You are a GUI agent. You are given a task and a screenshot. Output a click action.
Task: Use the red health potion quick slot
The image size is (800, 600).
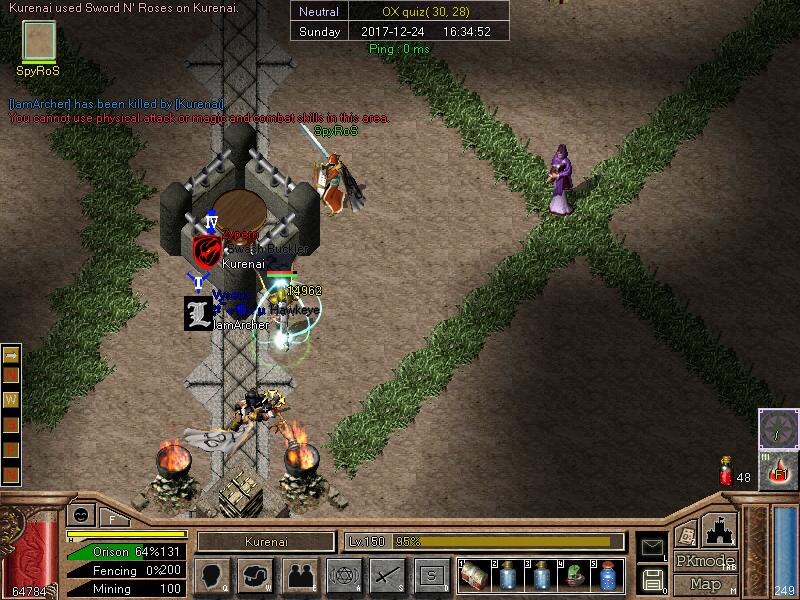point(725,472)
